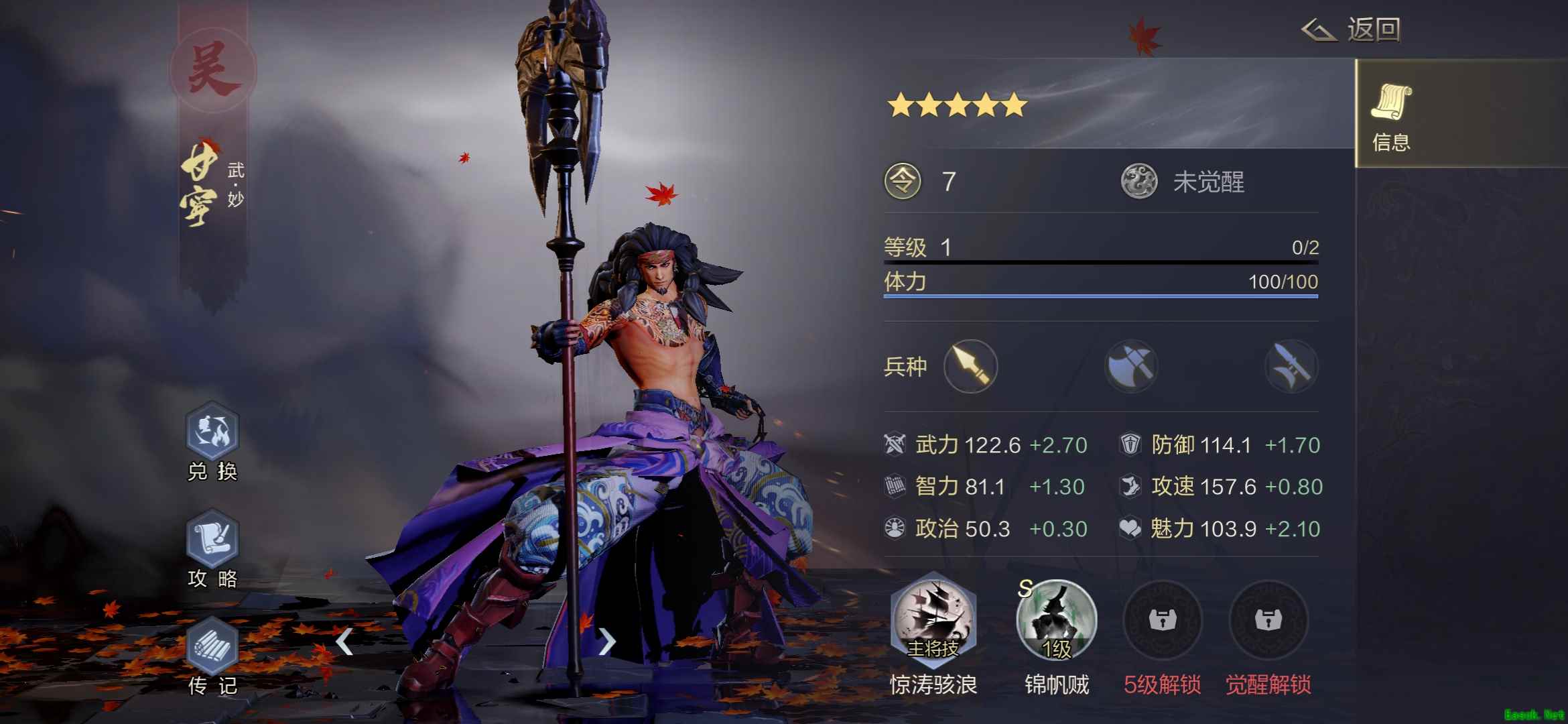The width and height of the screenshot is (1568, 724).
Task: Show the next general with right arrow
Action: (x=606, y=642)
